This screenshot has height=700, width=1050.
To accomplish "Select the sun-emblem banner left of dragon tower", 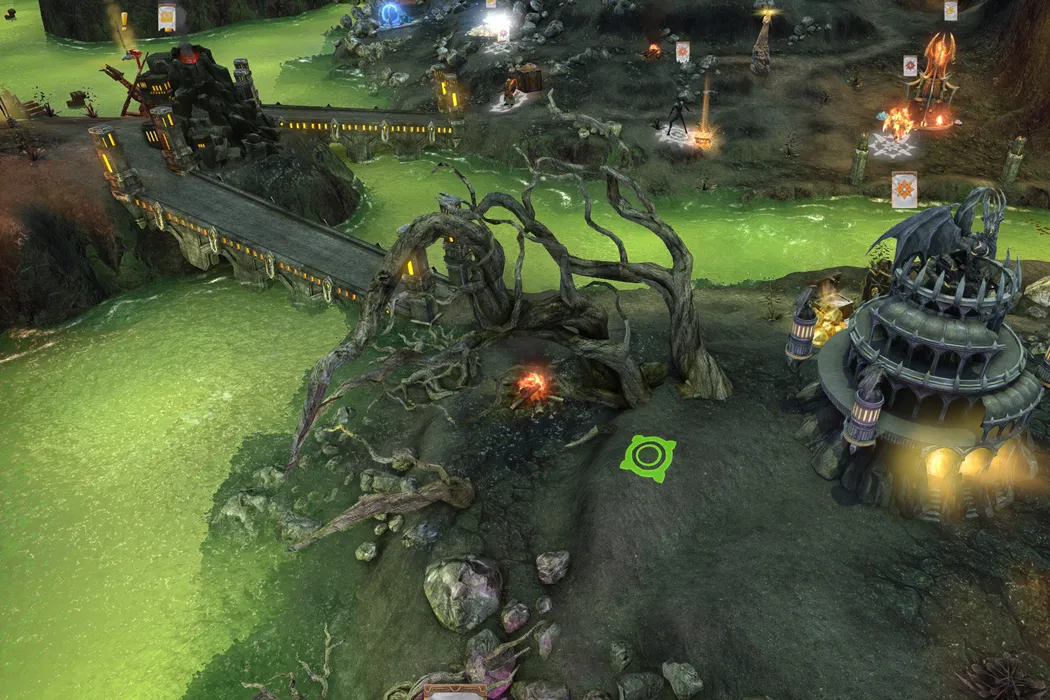I will 904,190.
